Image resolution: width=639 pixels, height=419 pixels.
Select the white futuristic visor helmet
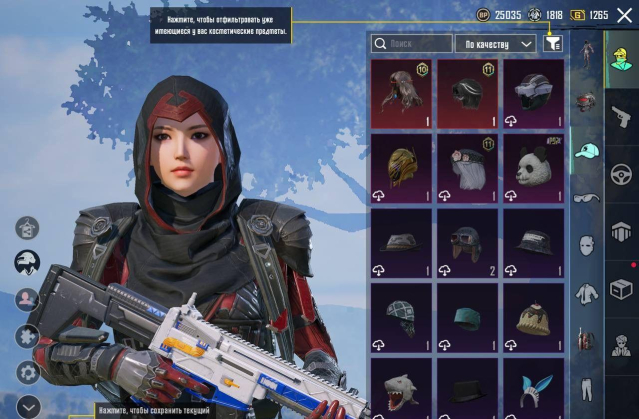[x=533, y=95]
